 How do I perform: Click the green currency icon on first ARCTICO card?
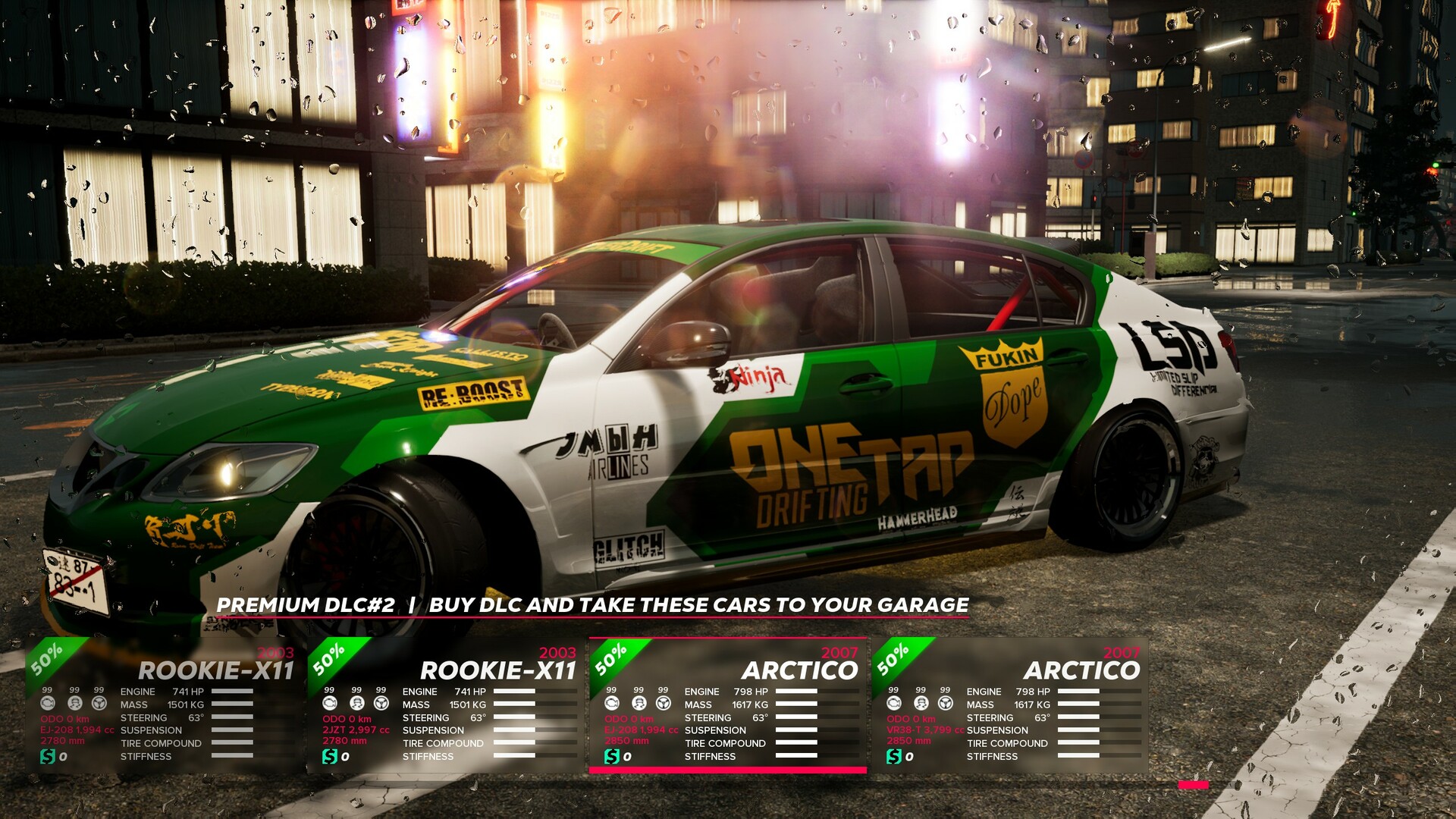click(612, 757)
